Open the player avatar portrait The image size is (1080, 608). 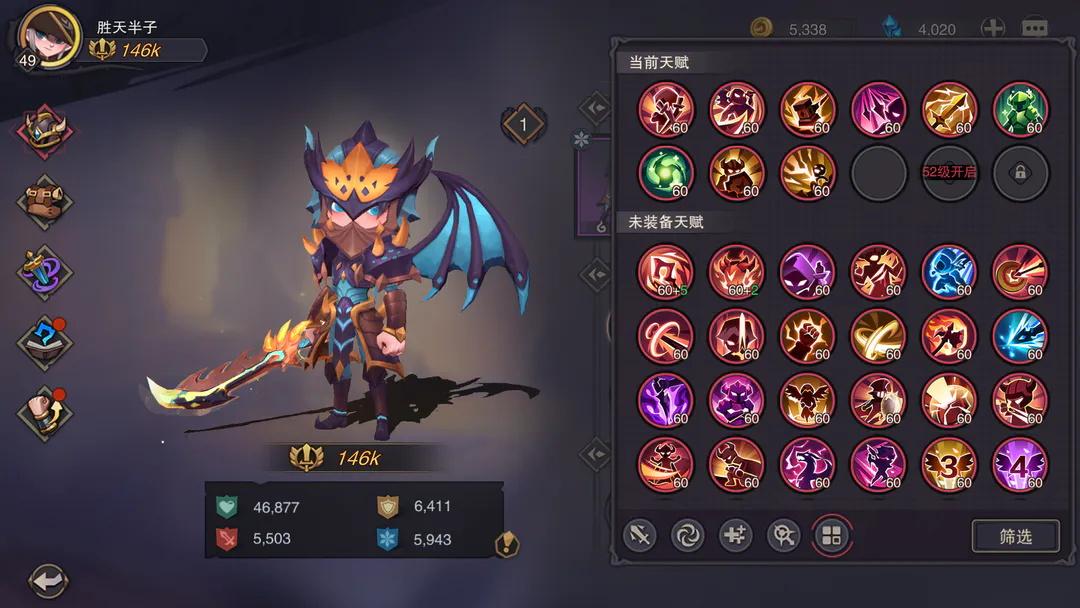[x=49, y=36]
